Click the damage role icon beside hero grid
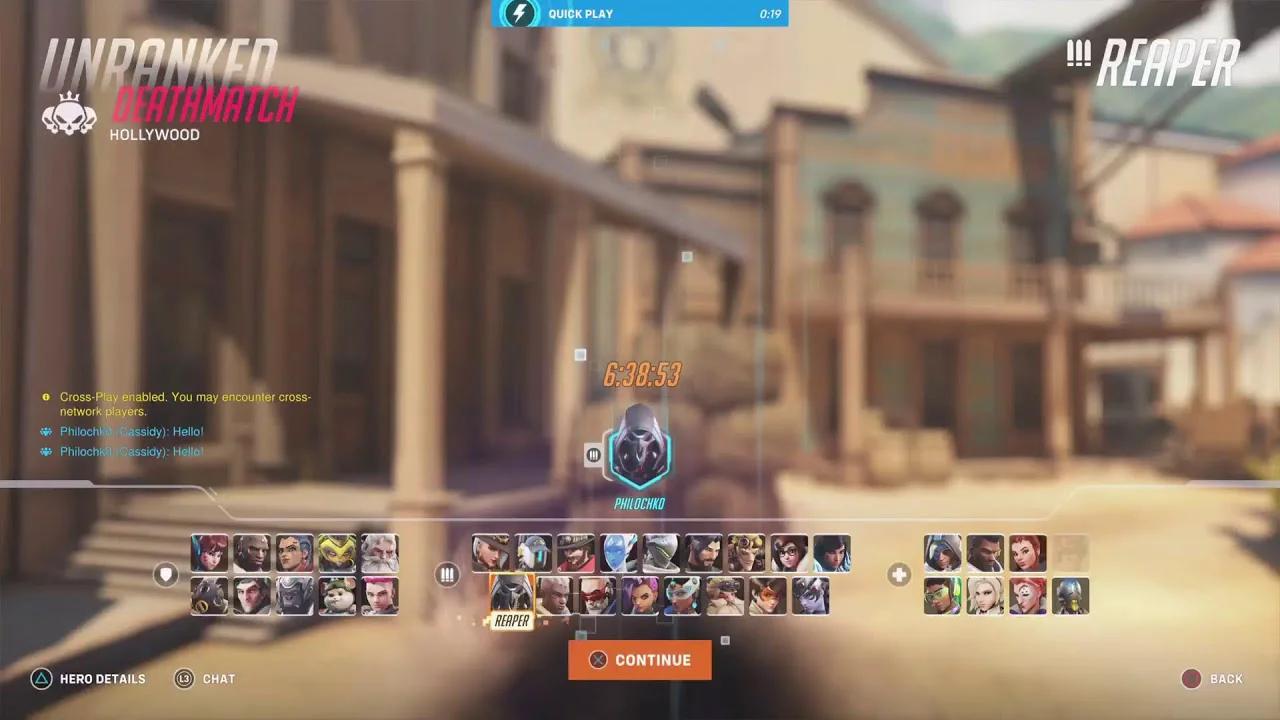Image resolution: width=1280 pixels, height=720 pixels. [x=447, y=575]
